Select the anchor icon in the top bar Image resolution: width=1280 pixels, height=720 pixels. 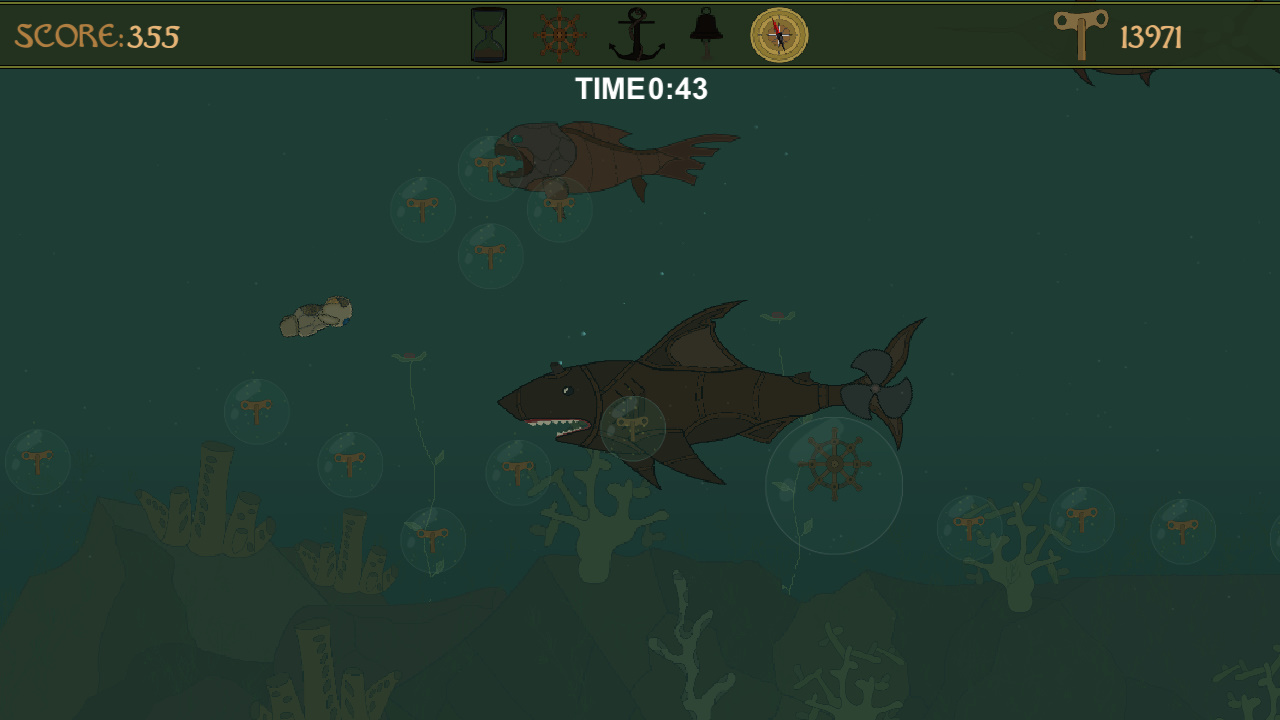point(637,32)
